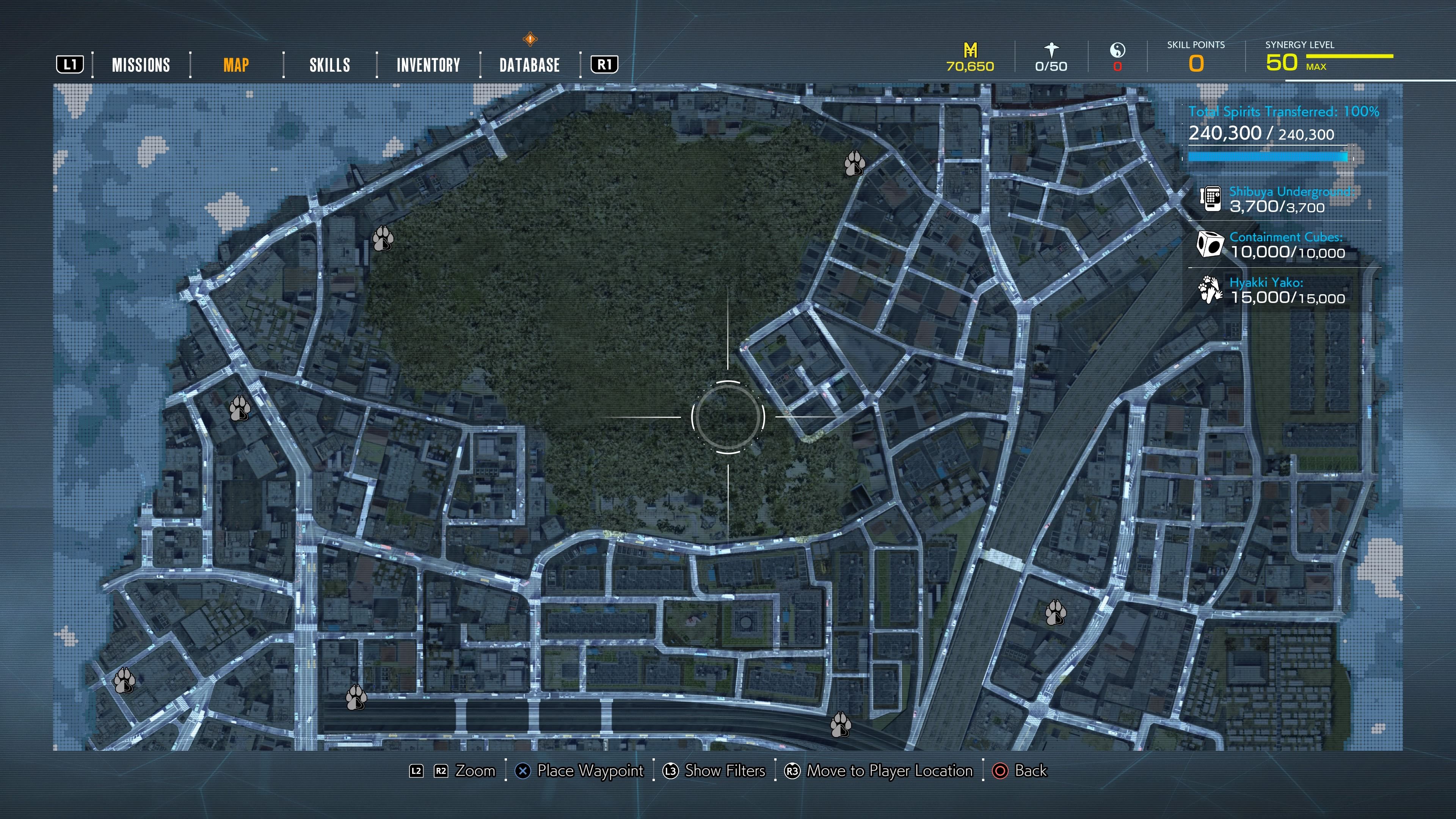This screenshot has width=1456, height=819.
Task: Select Move to Player Location
Action: [887, 770]
